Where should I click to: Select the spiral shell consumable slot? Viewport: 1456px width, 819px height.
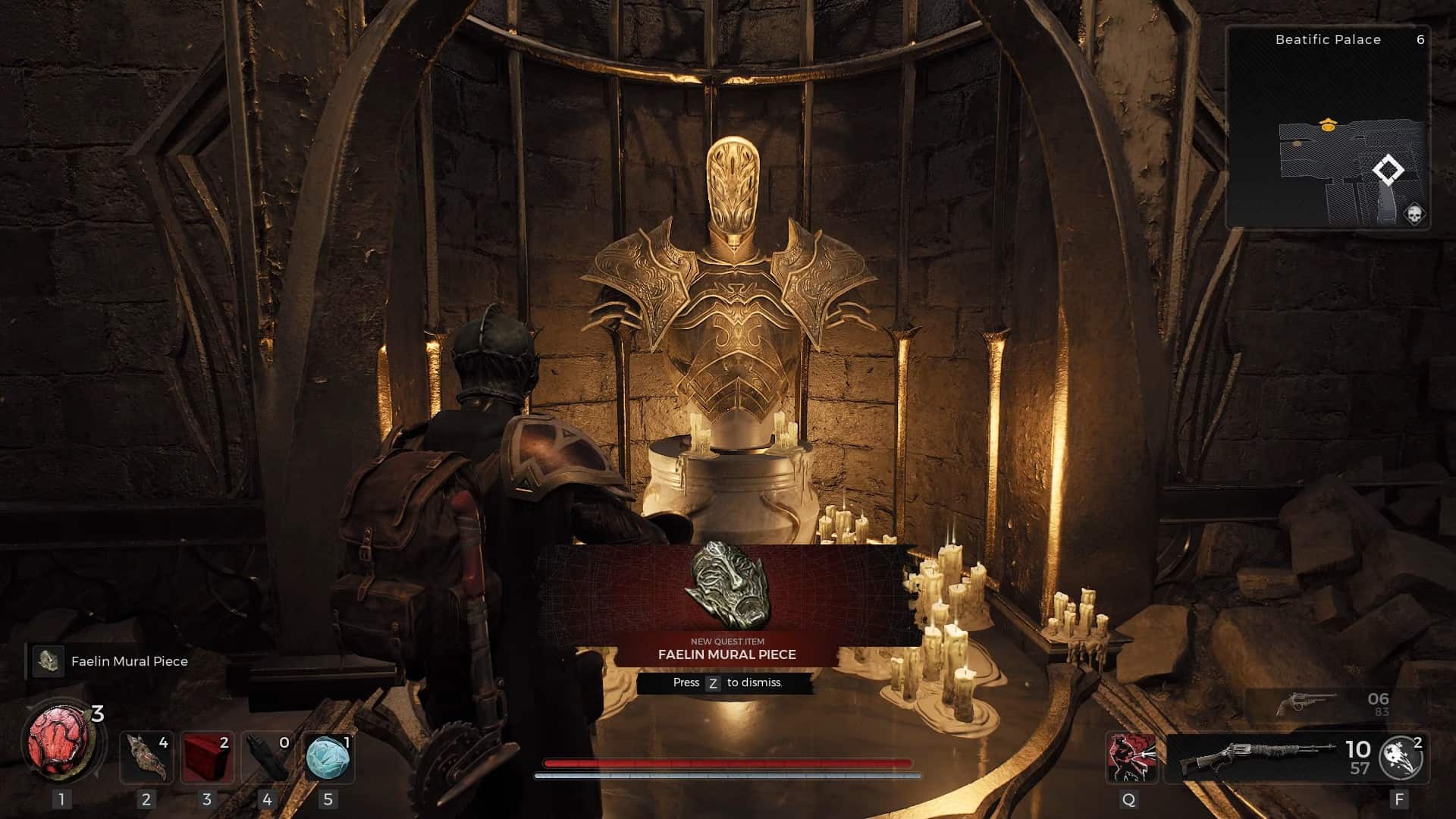point(146,758)
